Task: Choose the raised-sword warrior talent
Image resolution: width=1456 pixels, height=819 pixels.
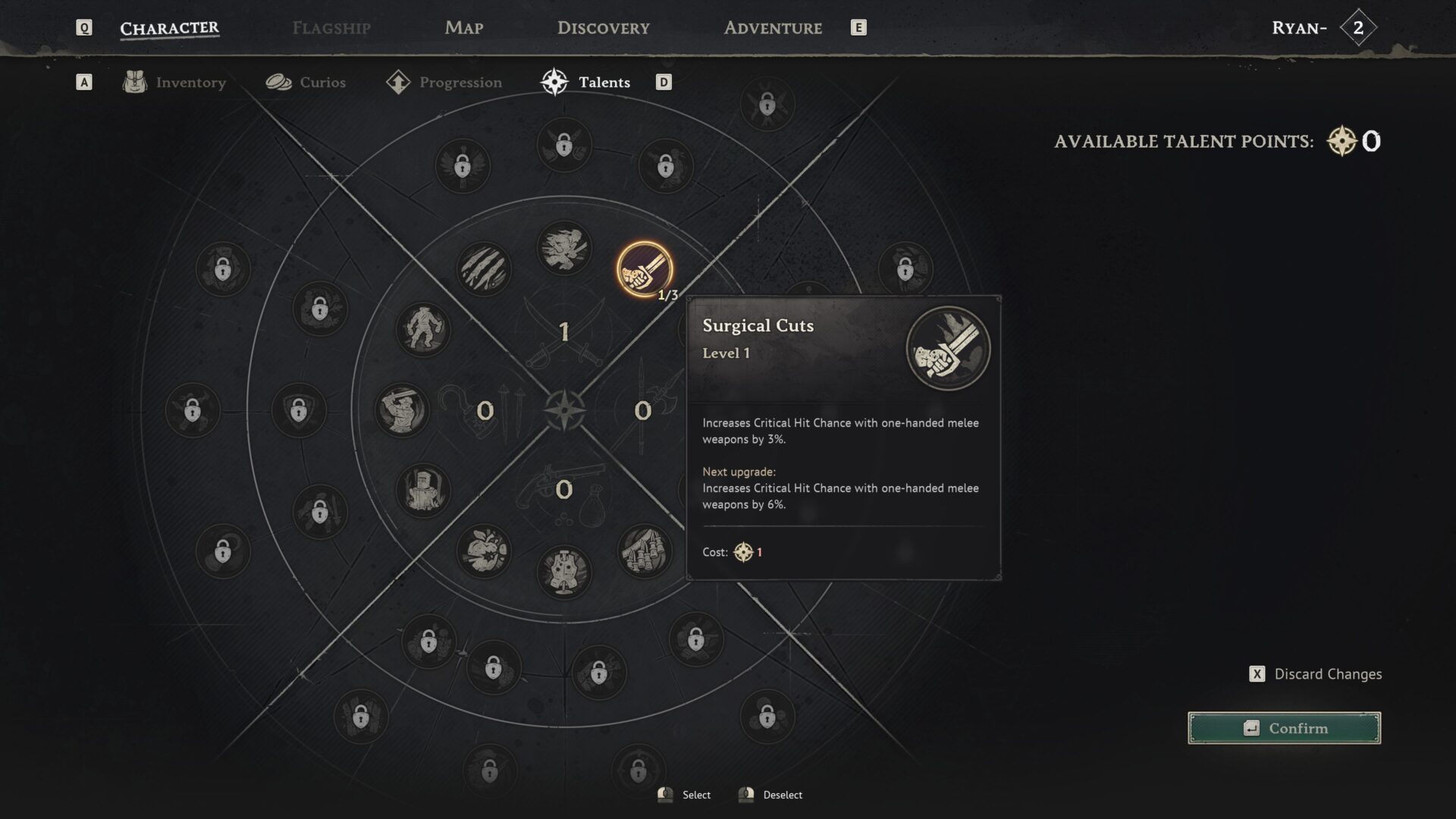Action: pos(402,410)
